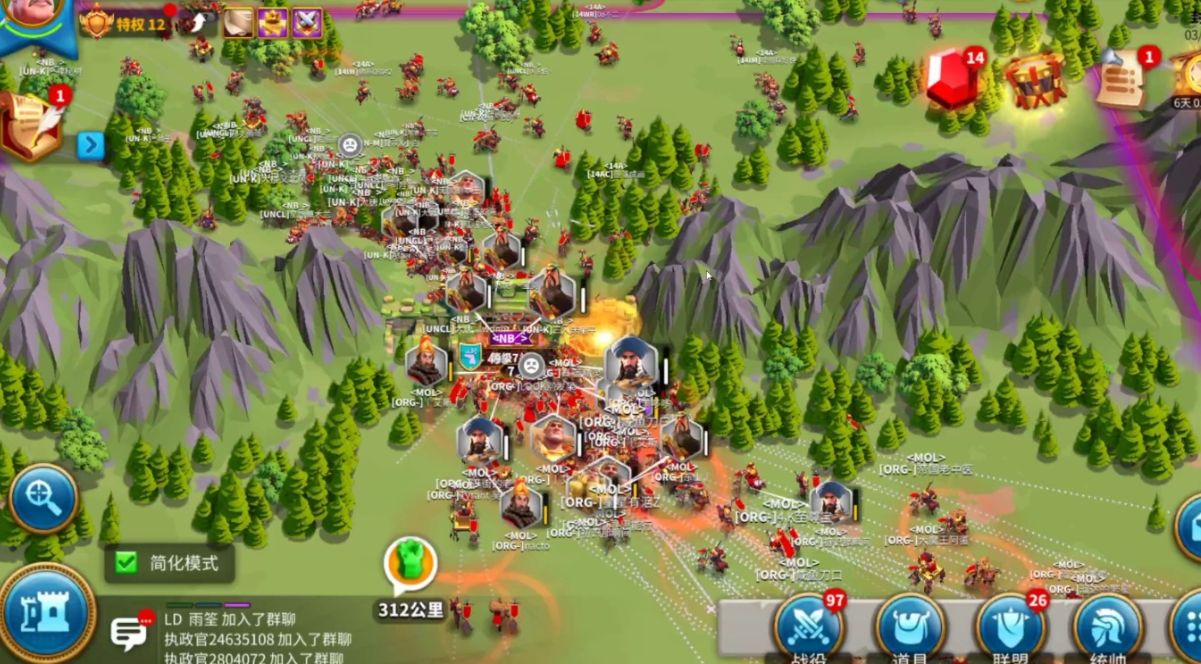Expand the blue arrow side panel
Viewport: 1201px width, 664px height.
point(91,146)
